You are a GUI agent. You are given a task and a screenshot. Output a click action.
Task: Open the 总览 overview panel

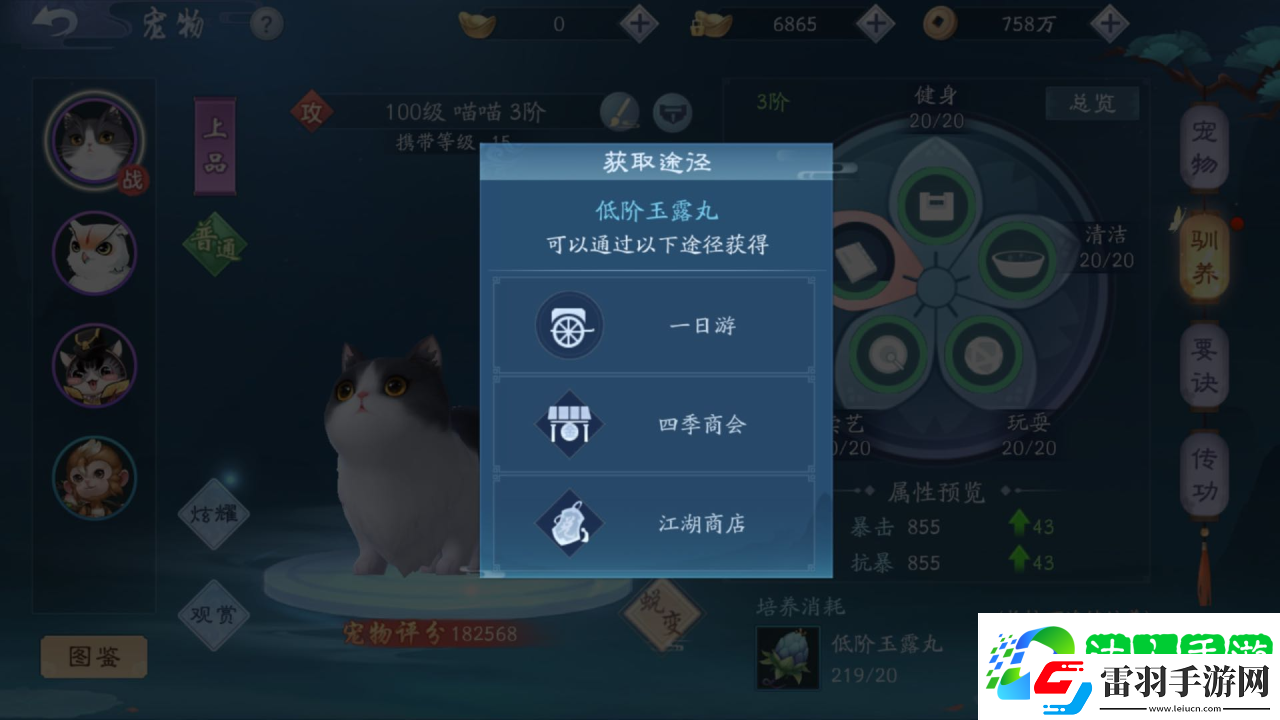(1092, 103)
